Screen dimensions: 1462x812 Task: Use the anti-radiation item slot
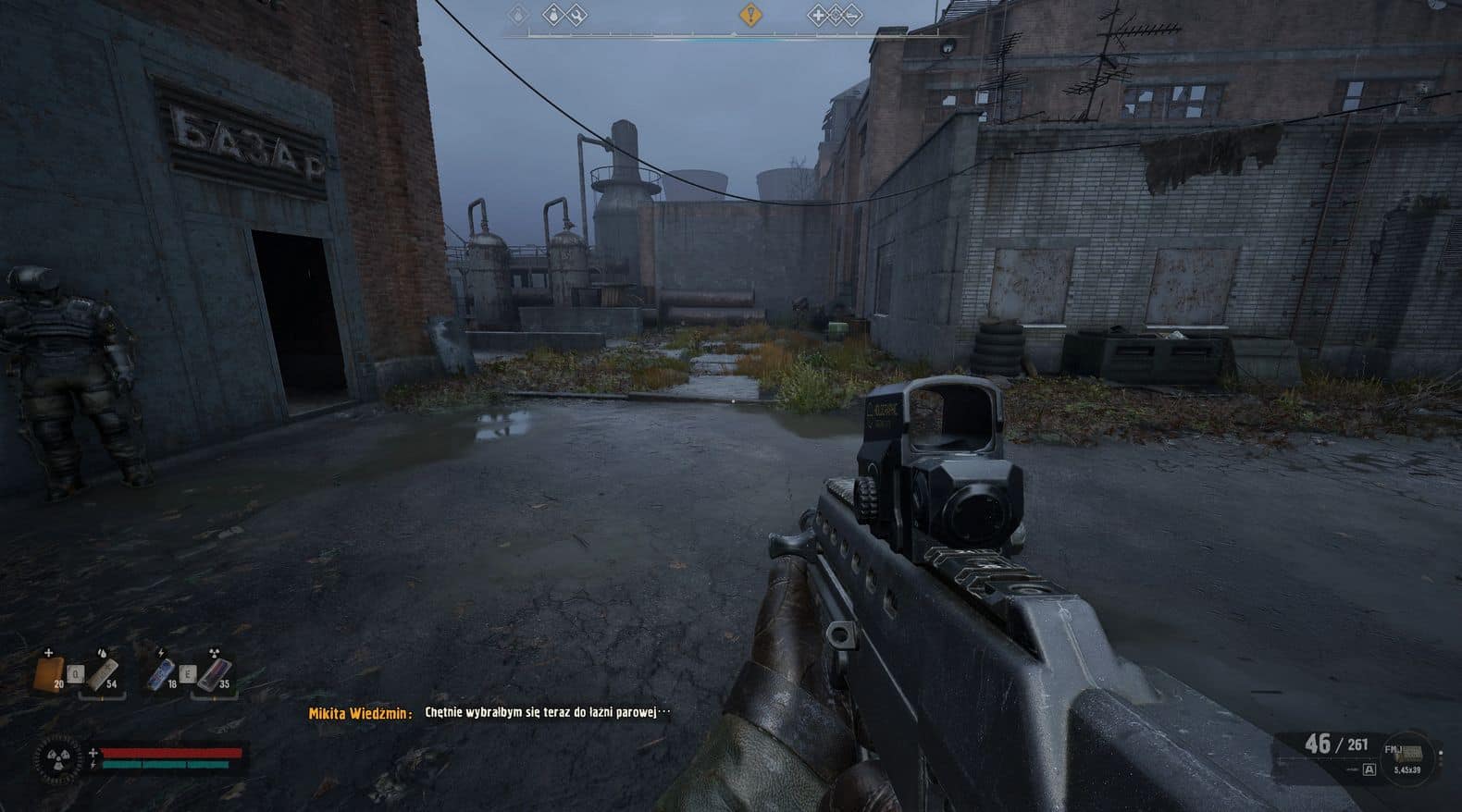tap(213, 671)
